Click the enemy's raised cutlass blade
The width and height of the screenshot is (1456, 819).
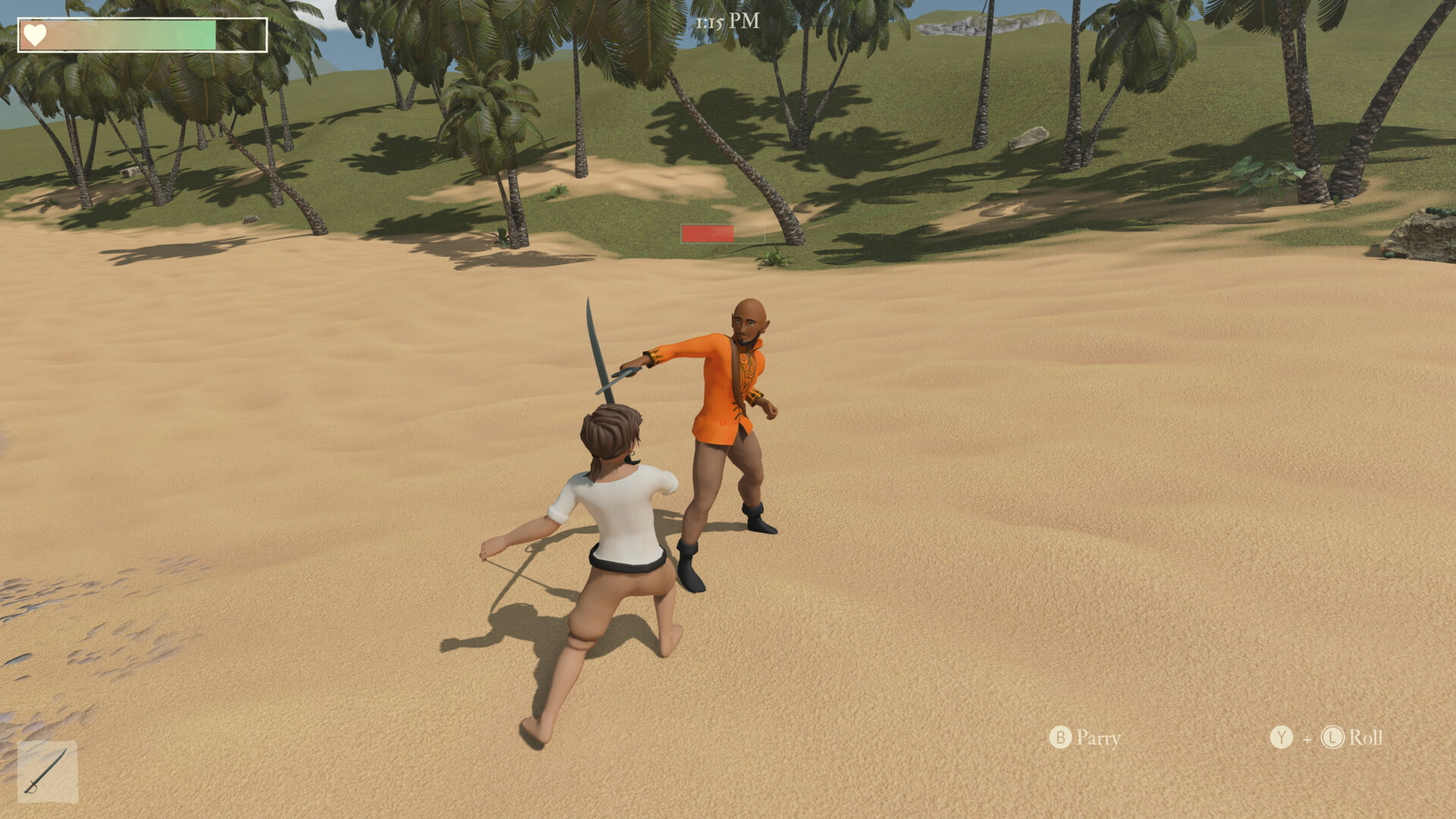(591, 334)
